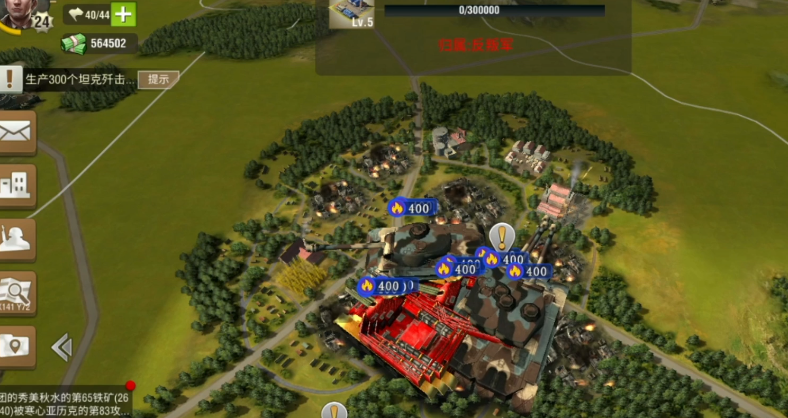Viewport: 788px width, 418px height.
Task: Open the city buildings menu icon
Action: point(16,185)
